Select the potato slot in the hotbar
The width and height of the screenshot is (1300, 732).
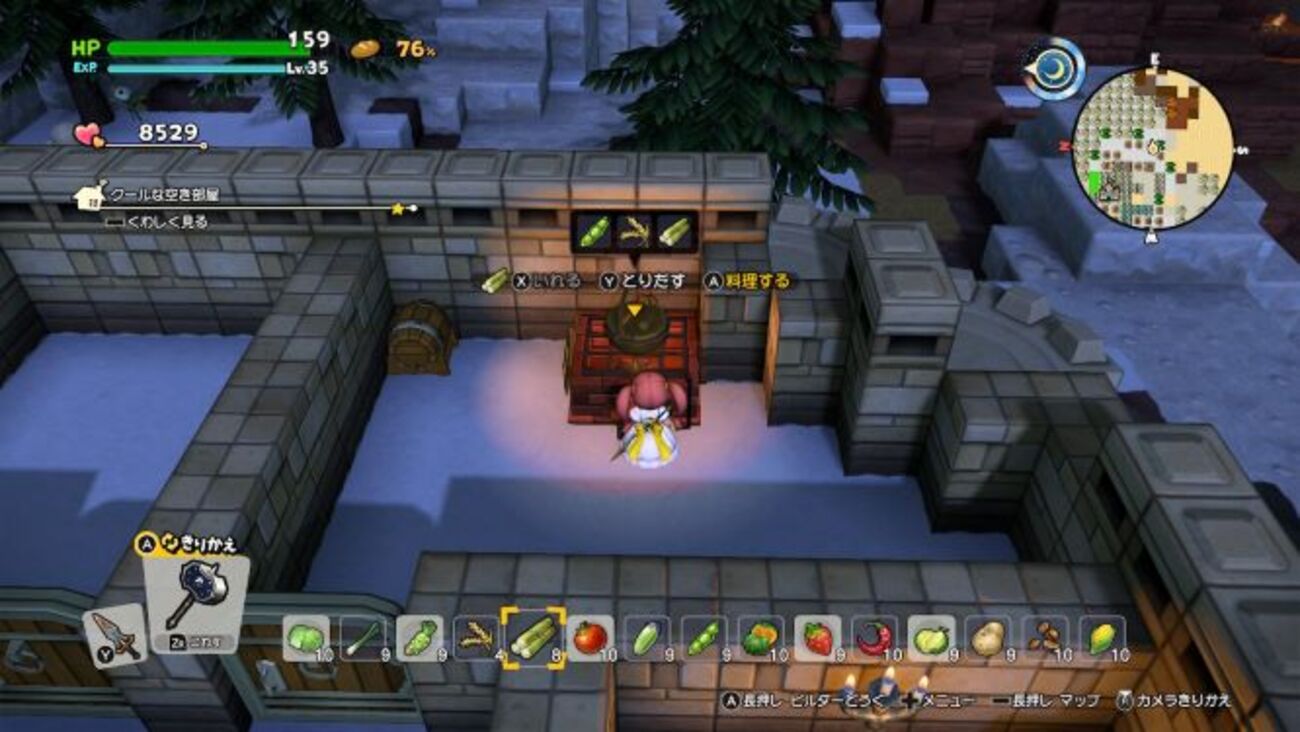pyautogui.click(x=989, y=637)
